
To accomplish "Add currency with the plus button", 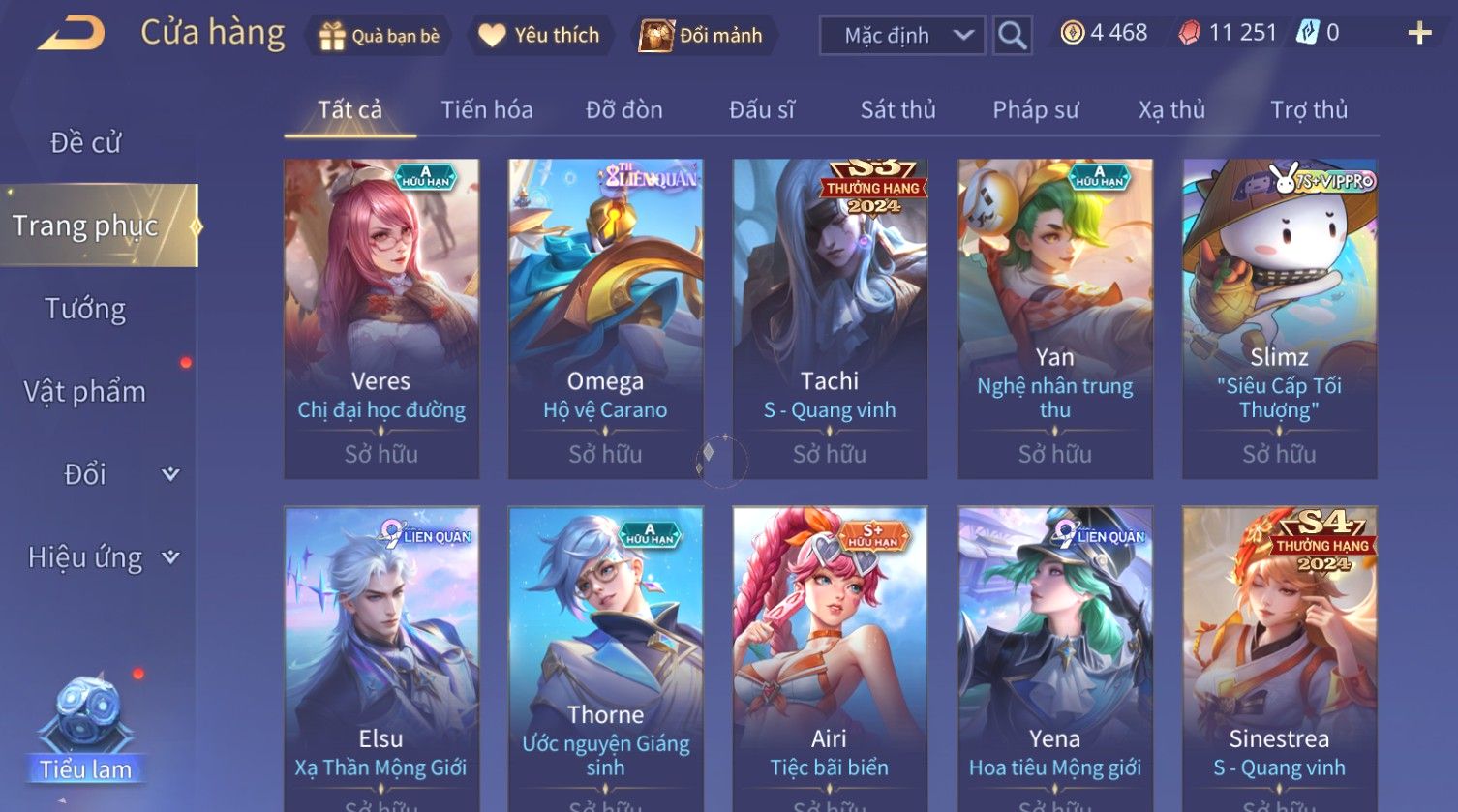I will point(1418,34).
